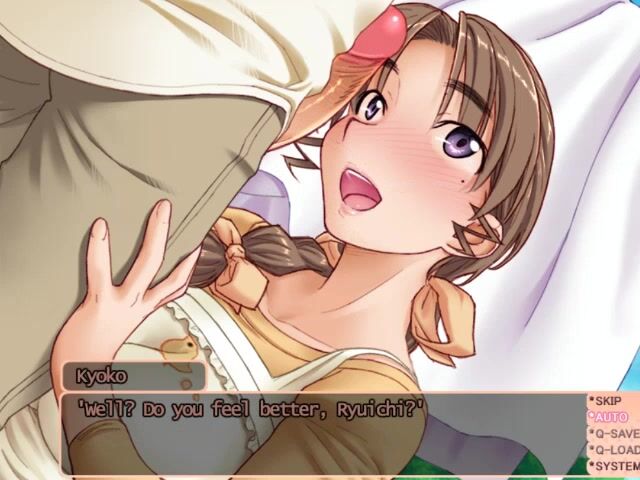Click the SKIP button
Viewport: 640px width, 480px height.
609,400
